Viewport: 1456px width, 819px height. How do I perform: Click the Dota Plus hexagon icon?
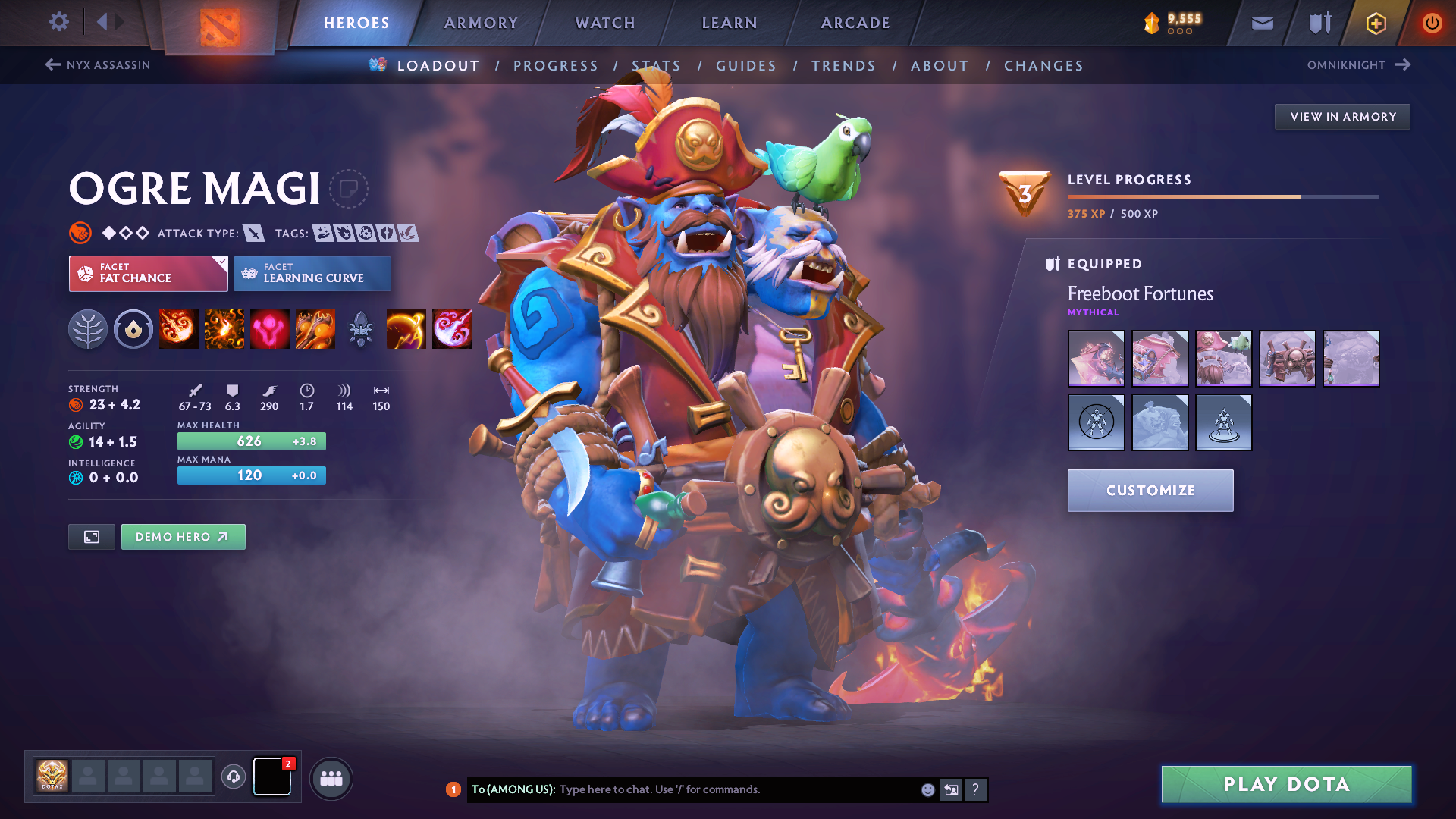click(1375, 23)
